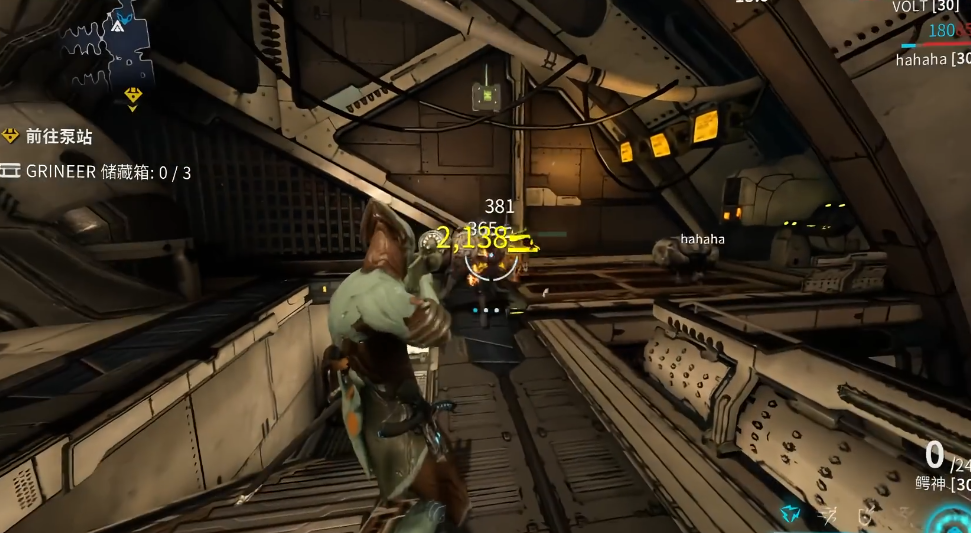Activate Volt's Speed ability icon
This screenshot has width=971, height=533.
(829, 514)
